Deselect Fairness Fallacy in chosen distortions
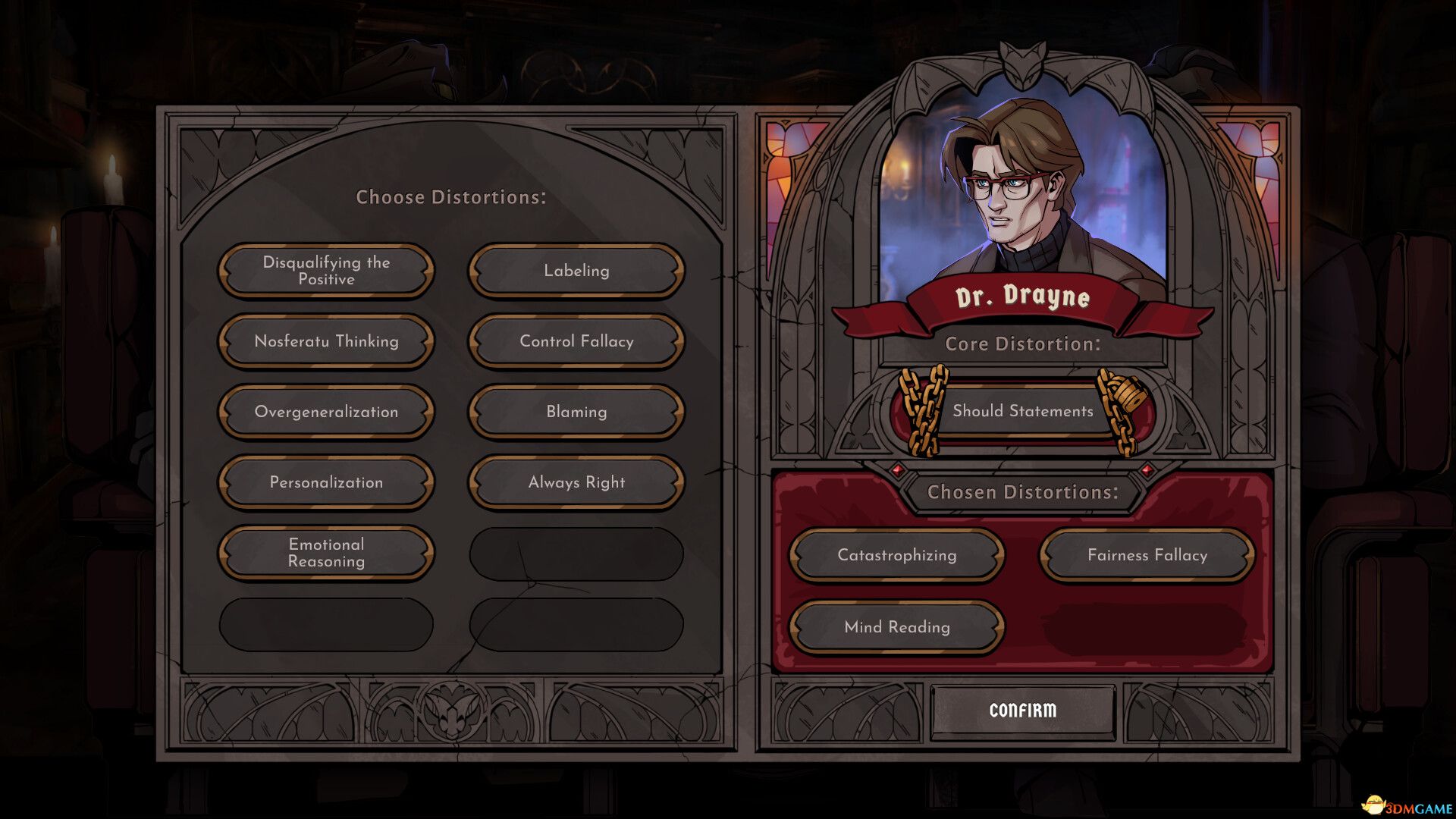The width and height of the screenshot is (1456, 819). tap(1148, 555)
